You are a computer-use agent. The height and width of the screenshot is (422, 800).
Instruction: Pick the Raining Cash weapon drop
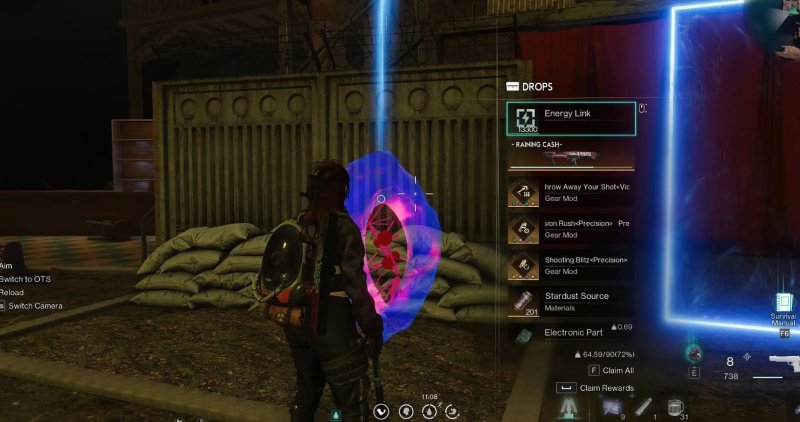pos(571,156)
